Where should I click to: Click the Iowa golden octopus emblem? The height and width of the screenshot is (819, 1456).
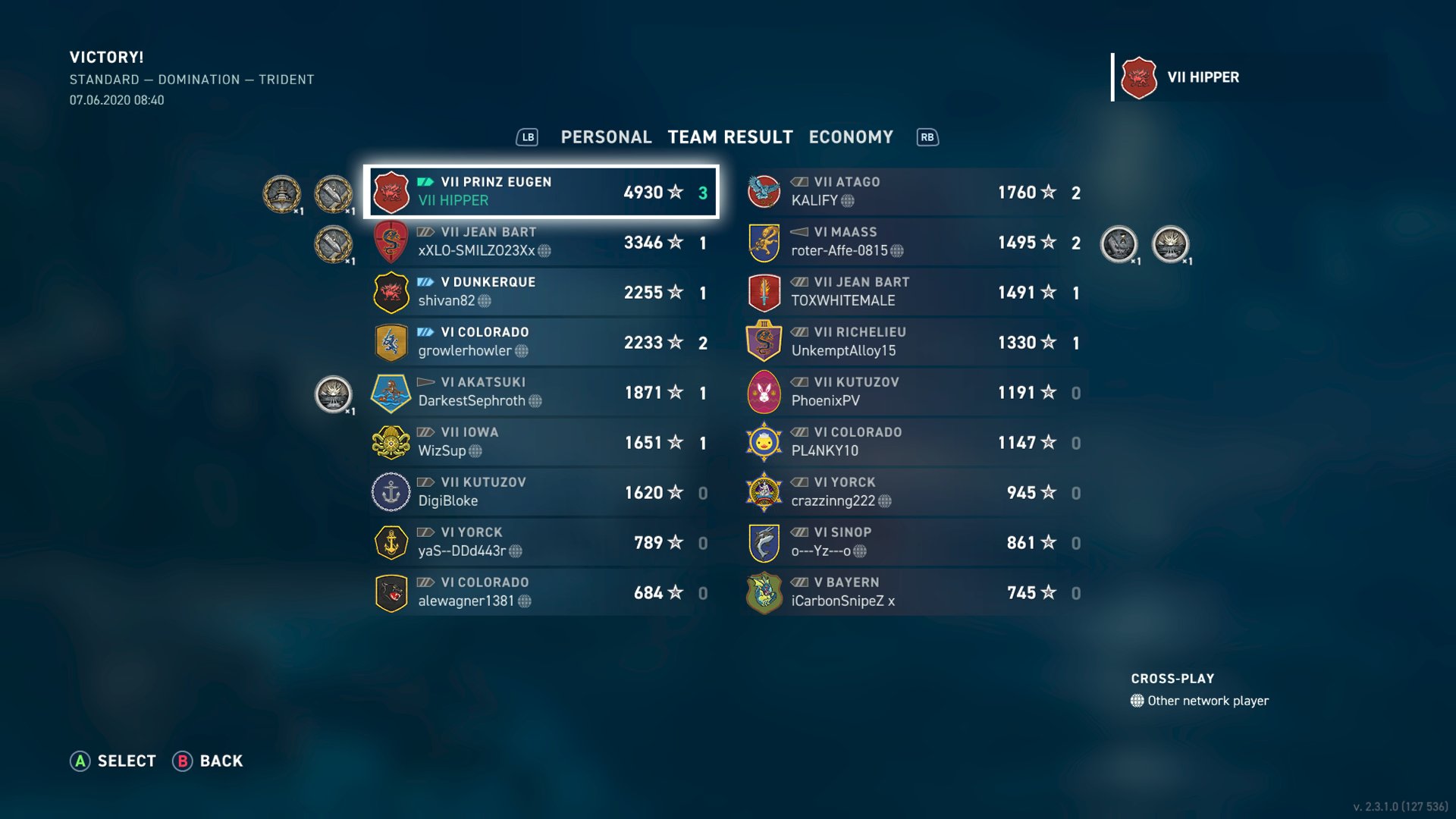click(x=391, y=442)
